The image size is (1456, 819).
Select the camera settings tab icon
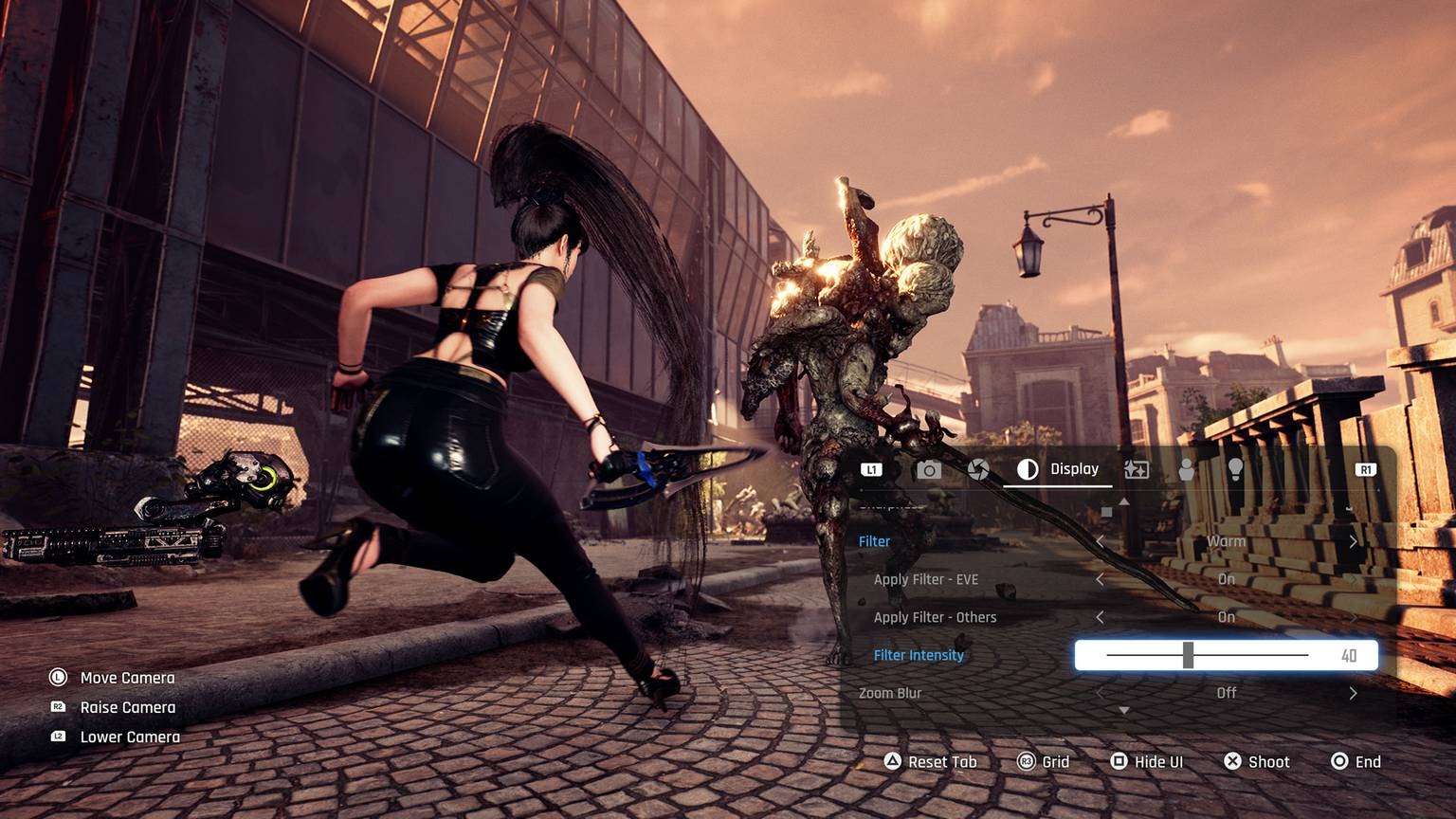929,468
